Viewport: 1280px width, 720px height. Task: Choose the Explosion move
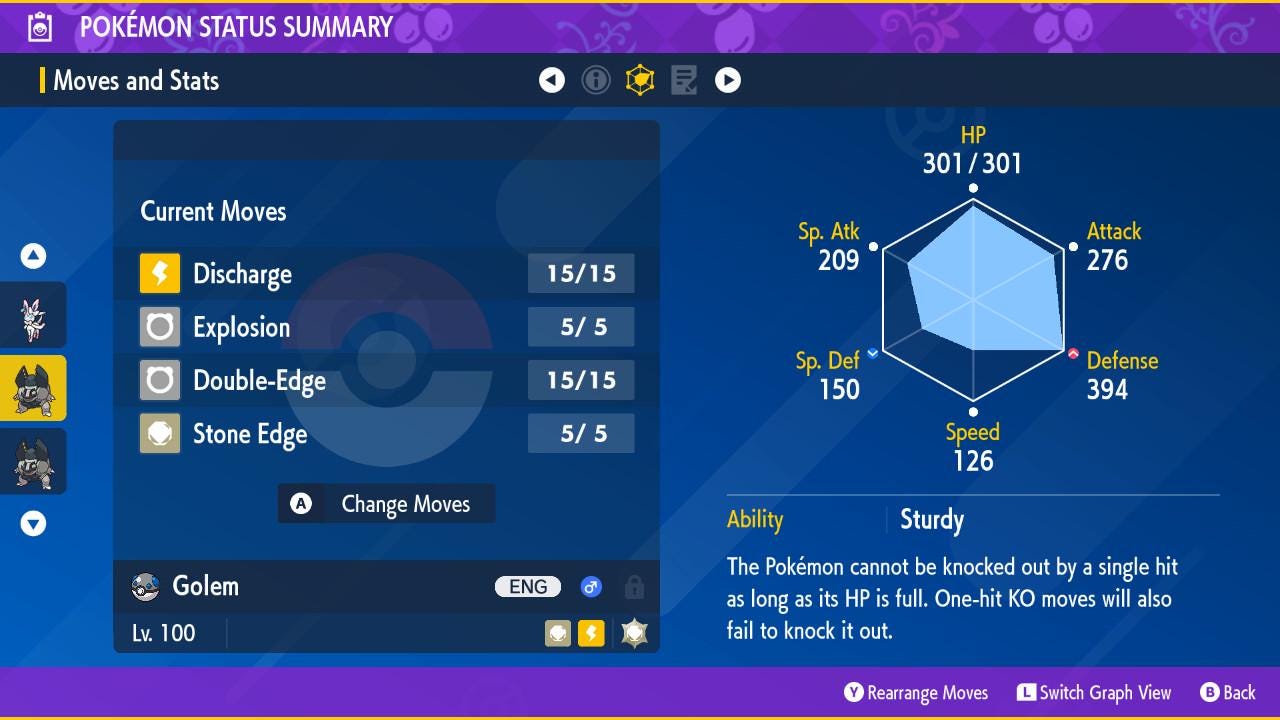coord(386,327)
